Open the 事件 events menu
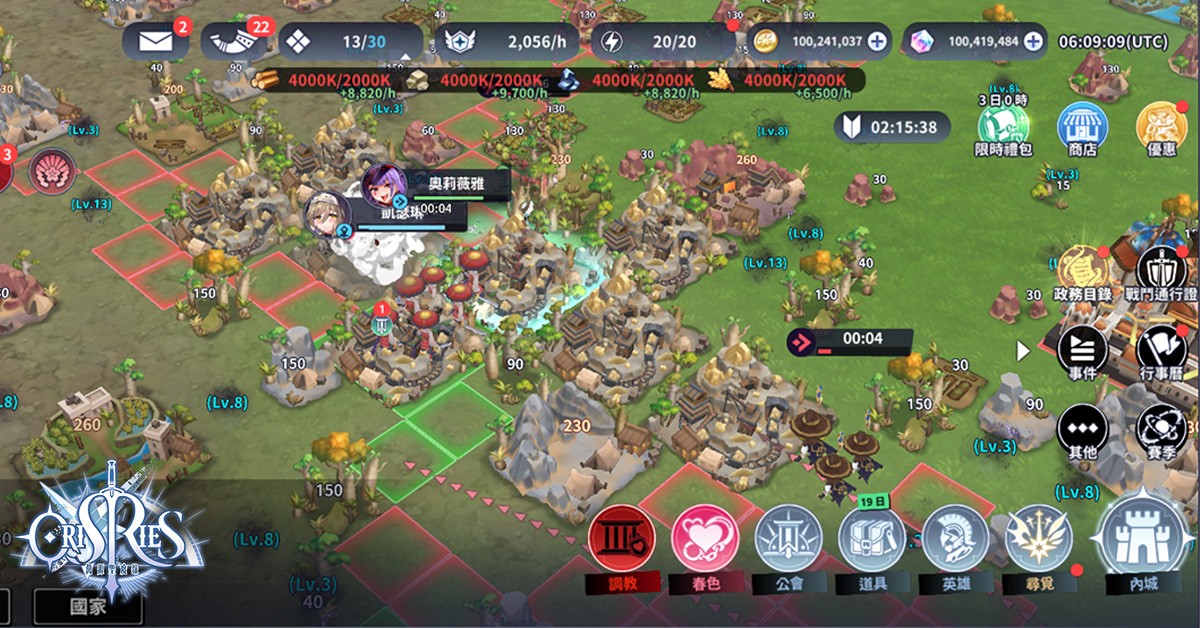The height and width of the screenshot is (628, 1200). tap(1082, 350)
